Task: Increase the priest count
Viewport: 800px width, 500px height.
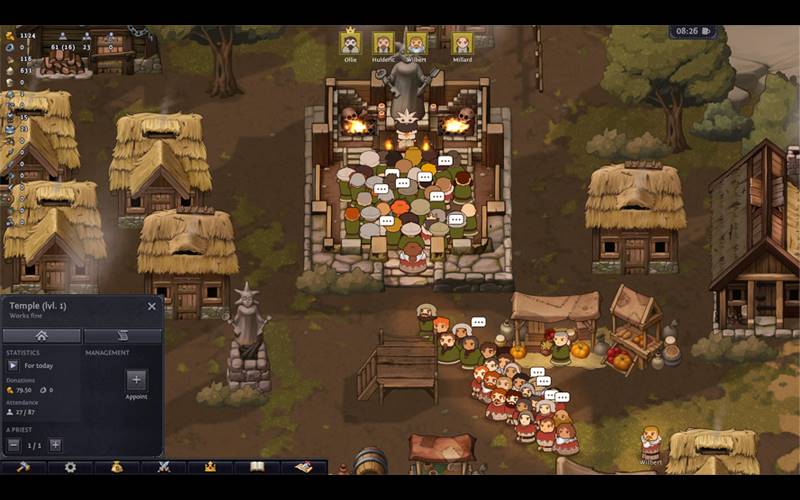Action: 56,445
